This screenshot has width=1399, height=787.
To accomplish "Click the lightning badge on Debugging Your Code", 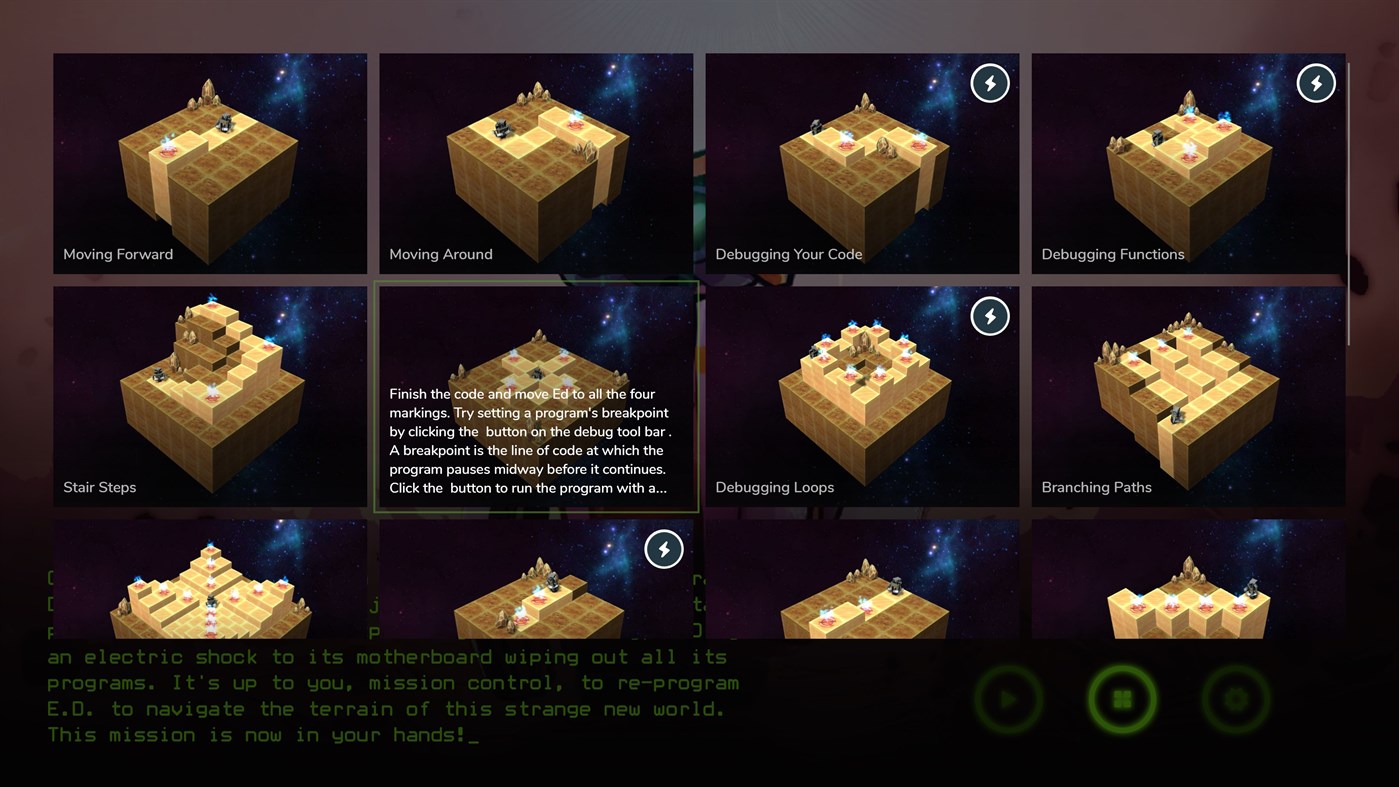I will coord(990,83).
